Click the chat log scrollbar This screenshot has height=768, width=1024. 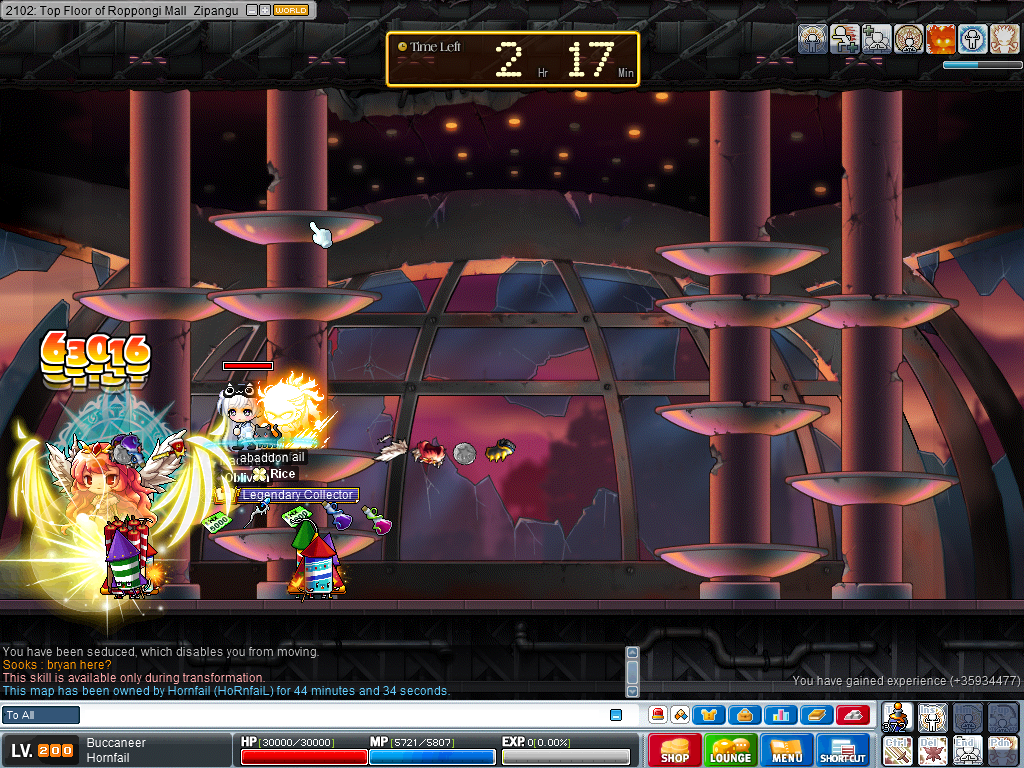632,670
